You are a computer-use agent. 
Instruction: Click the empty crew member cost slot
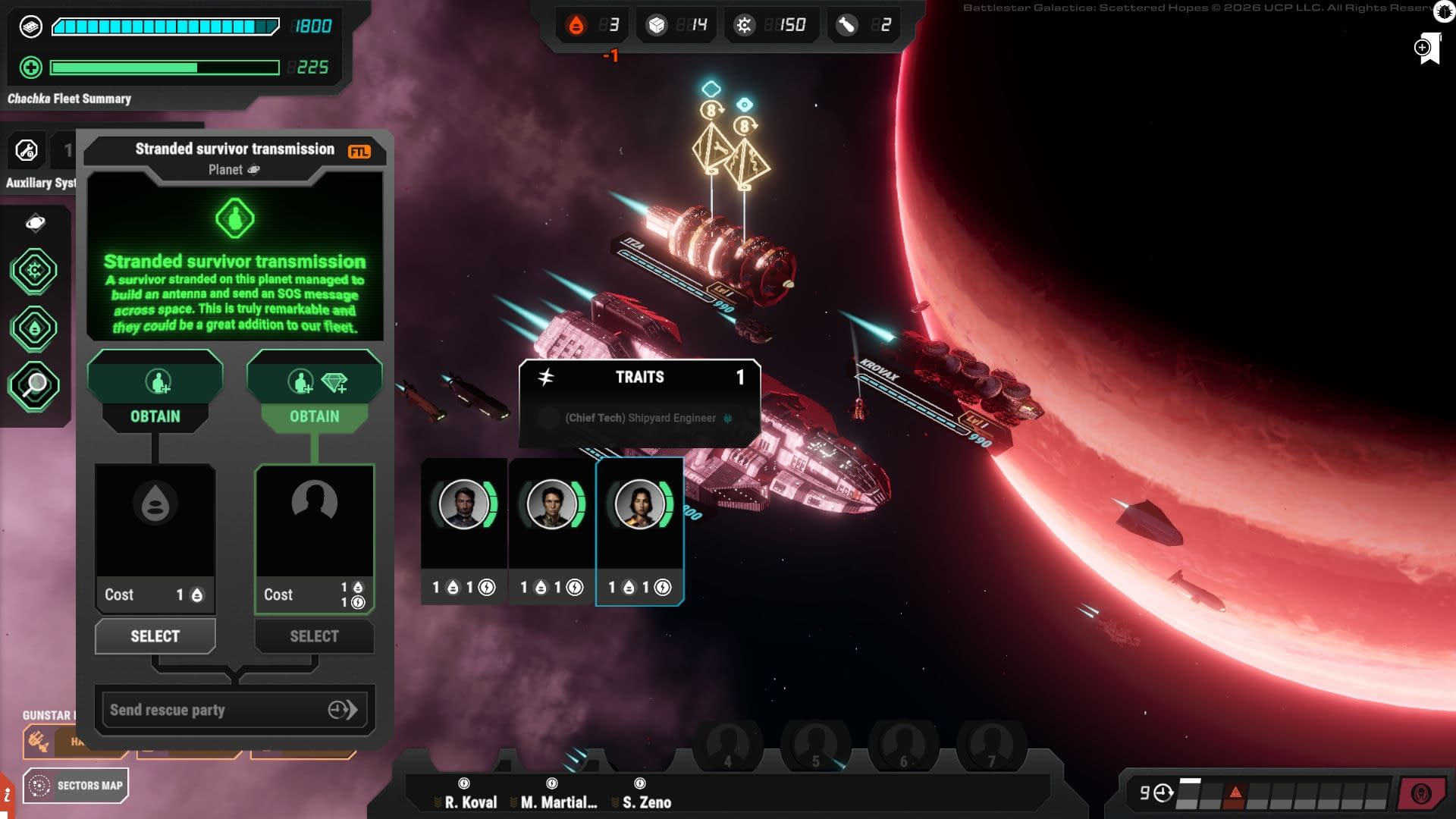[x=314, y=523]
